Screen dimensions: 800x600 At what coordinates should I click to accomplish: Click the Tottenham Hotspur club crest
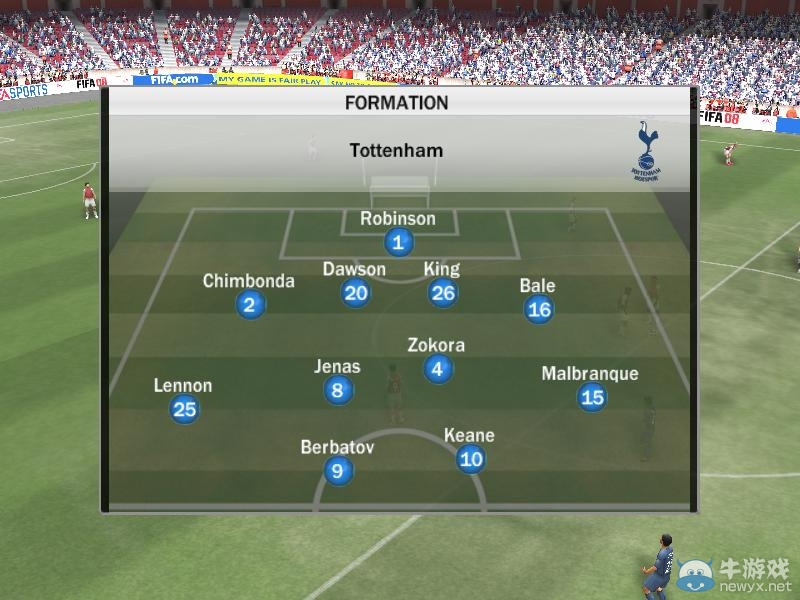pyautogui.click(x=646, y=151)
